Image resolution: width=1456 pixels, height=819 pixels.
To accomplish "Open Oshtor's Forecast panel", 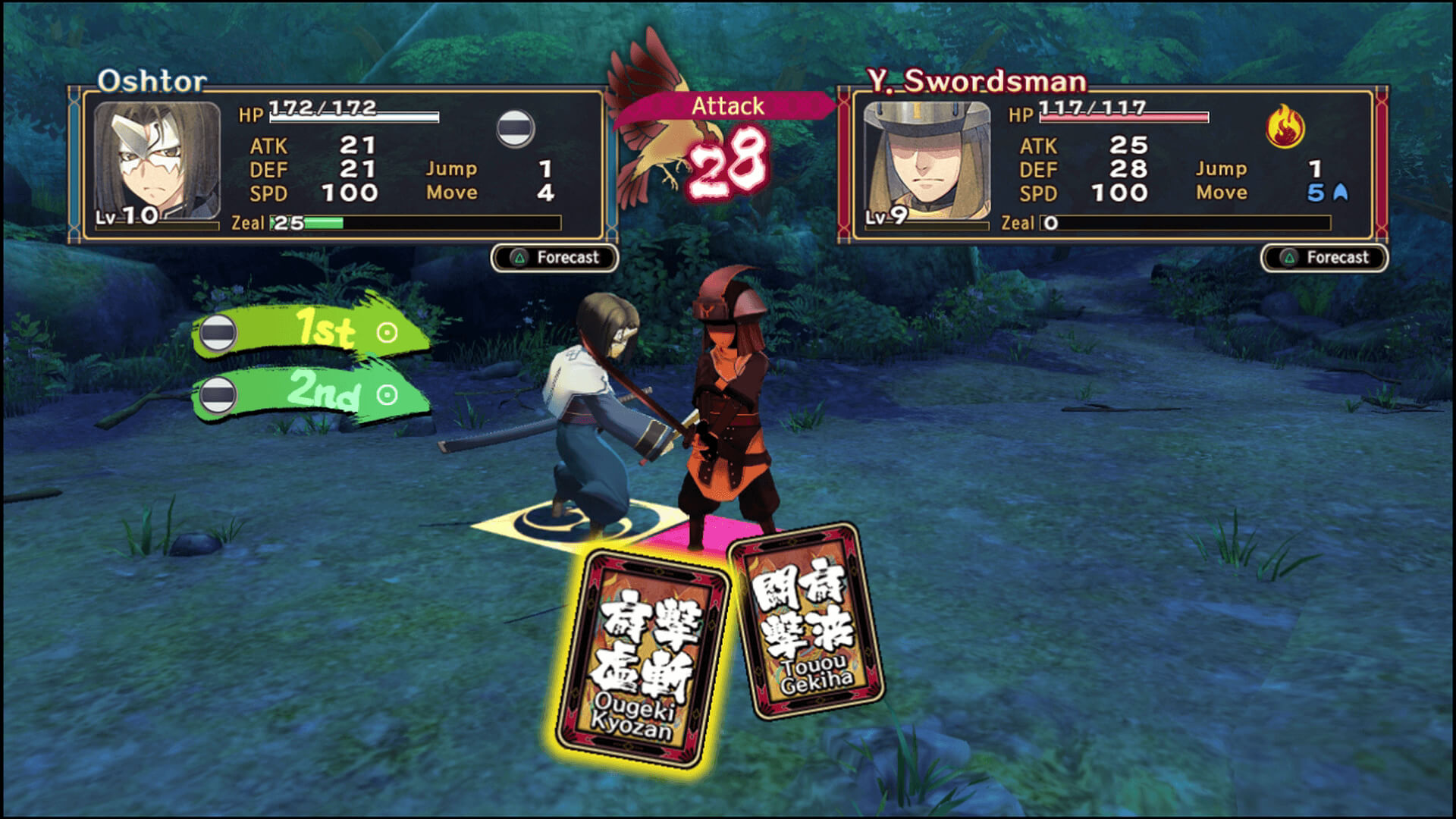I will pyautogui.click(x=554, y=258).
